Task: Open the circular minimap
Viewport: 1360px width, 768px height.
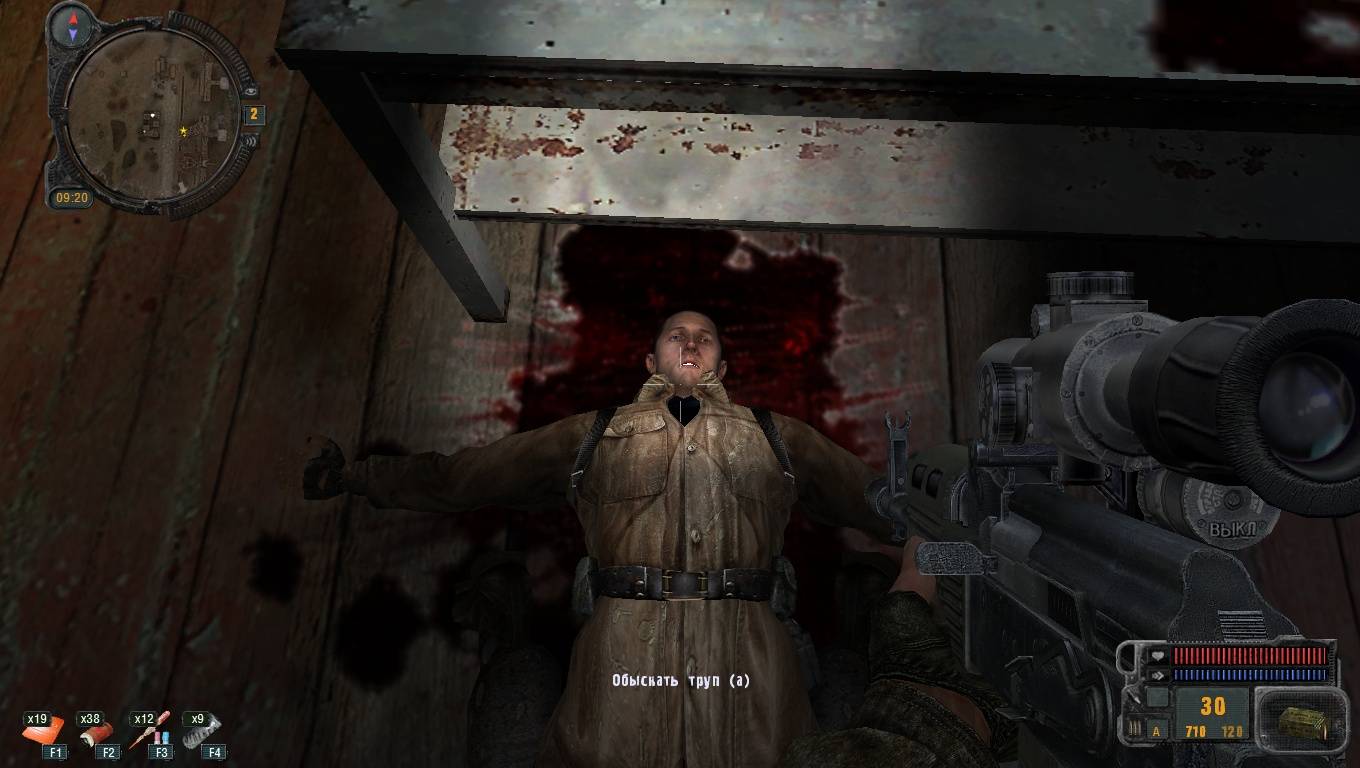Action: (x=155, y=115)
